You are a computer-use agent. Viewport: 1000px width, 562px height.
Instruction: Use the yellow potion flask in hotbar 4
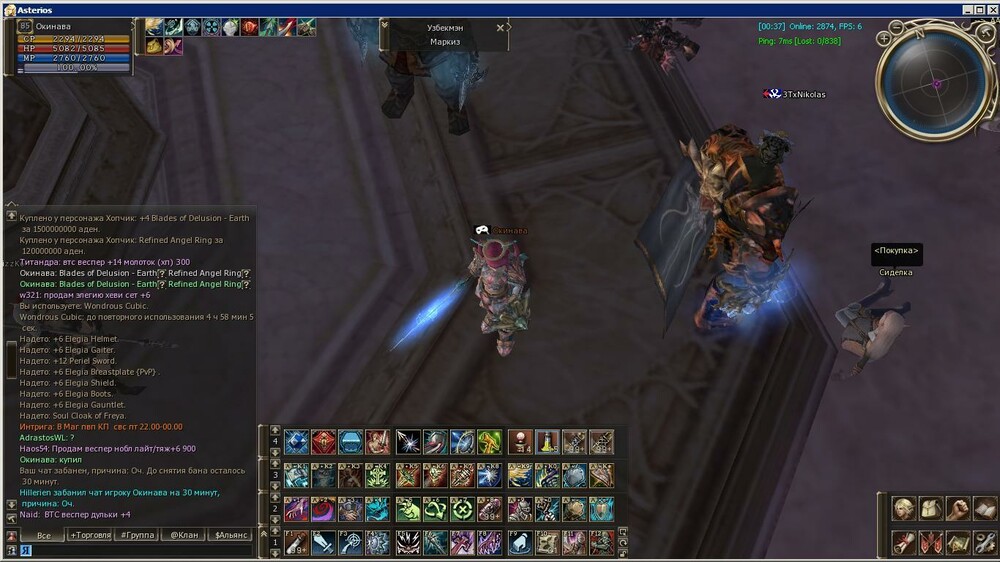pos(546,442)
